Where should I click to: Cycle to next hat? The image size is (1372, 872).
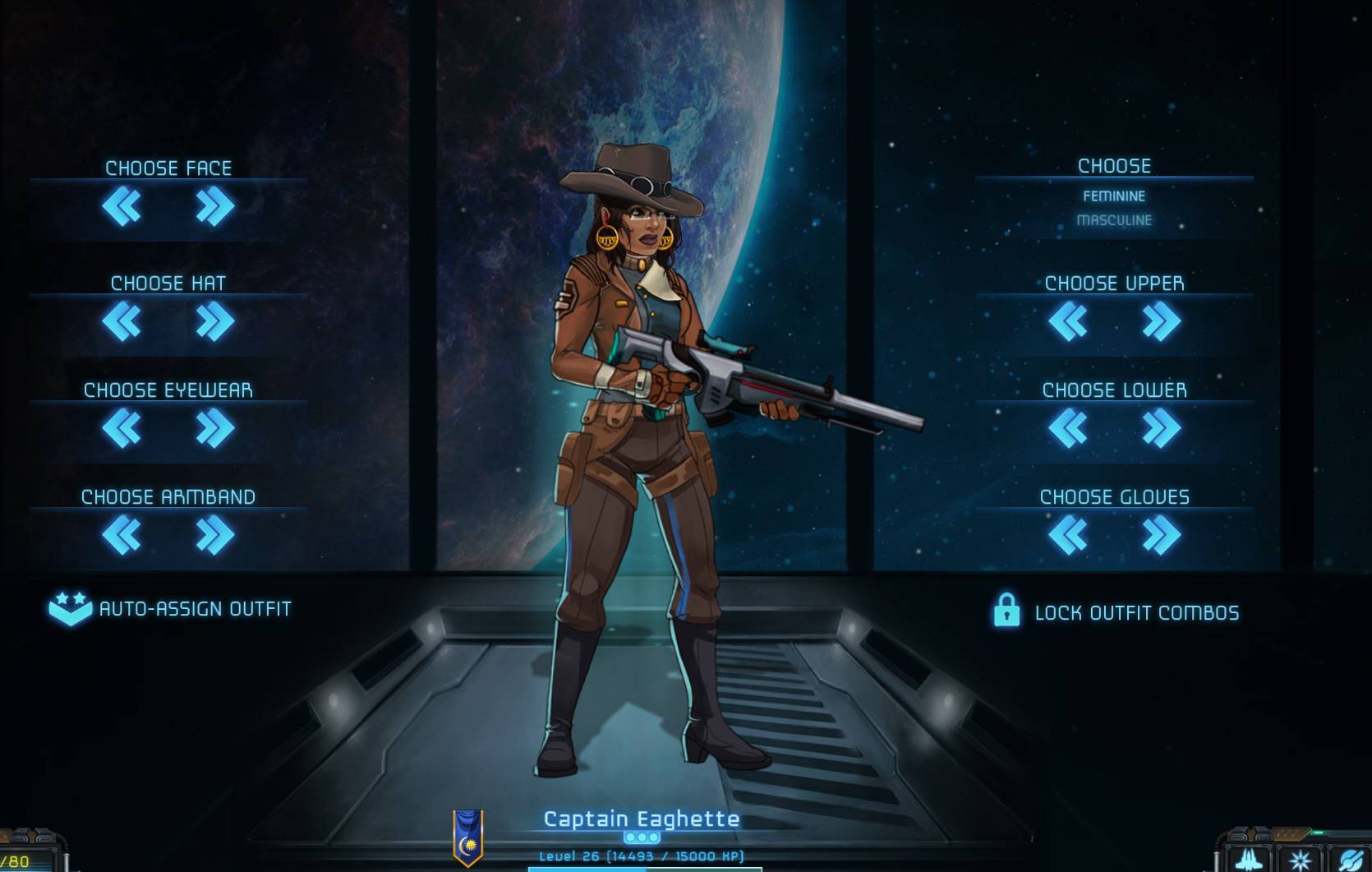tap(215, 321)
